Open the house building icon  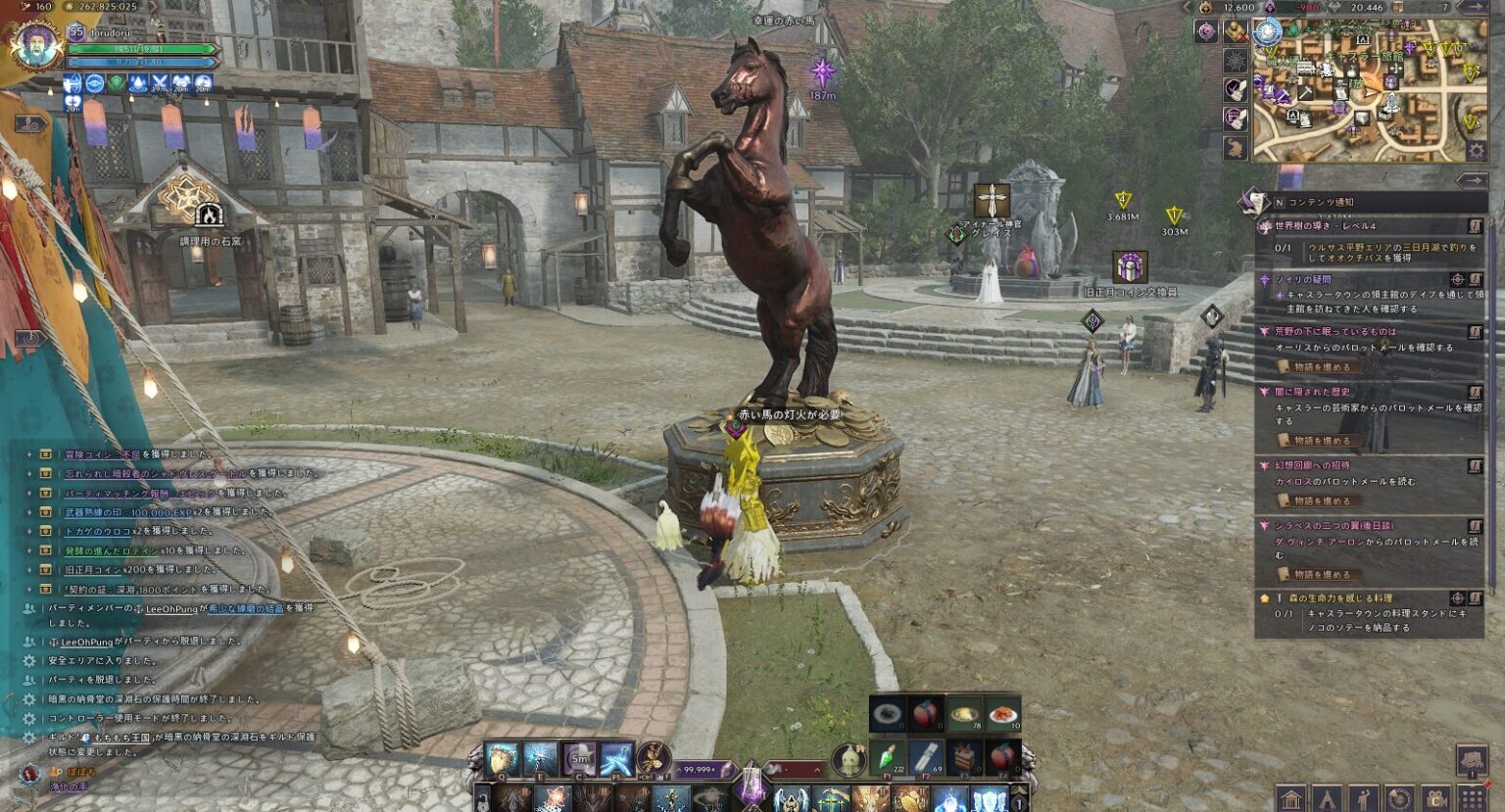[1291, 799]
